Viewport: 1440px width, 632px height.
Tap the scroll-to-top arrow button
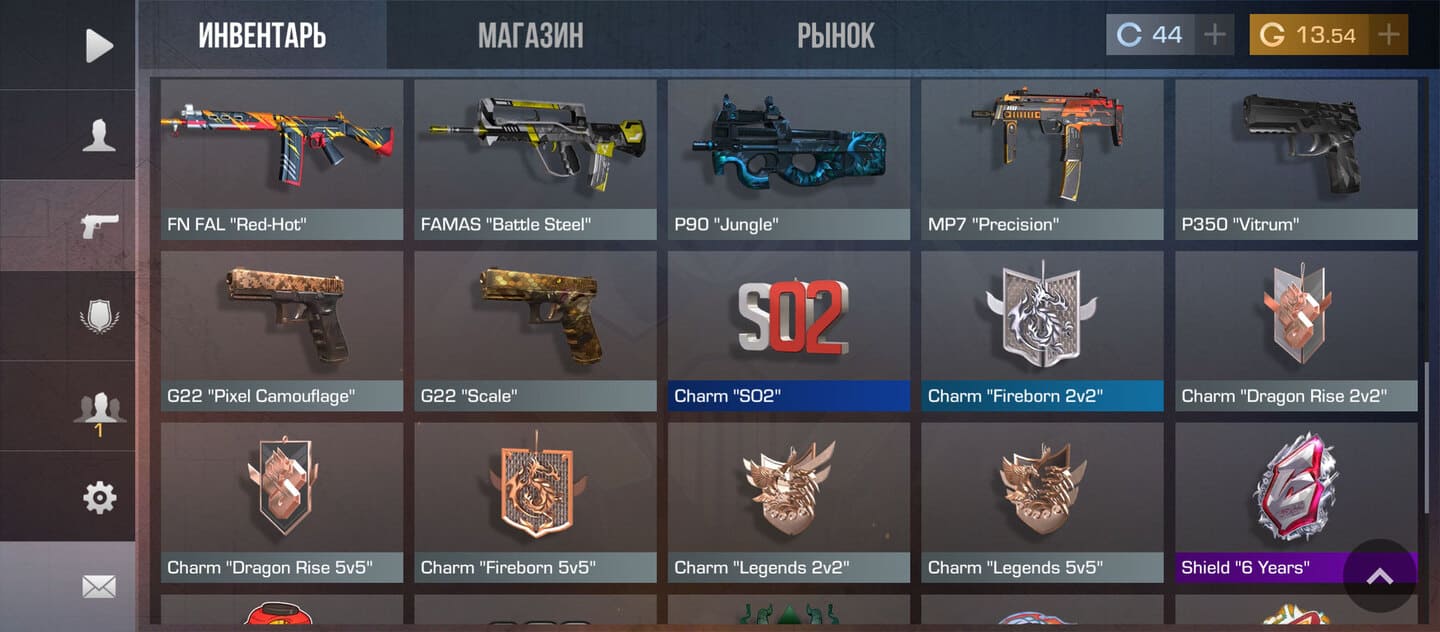click(x=1379, y=576)
